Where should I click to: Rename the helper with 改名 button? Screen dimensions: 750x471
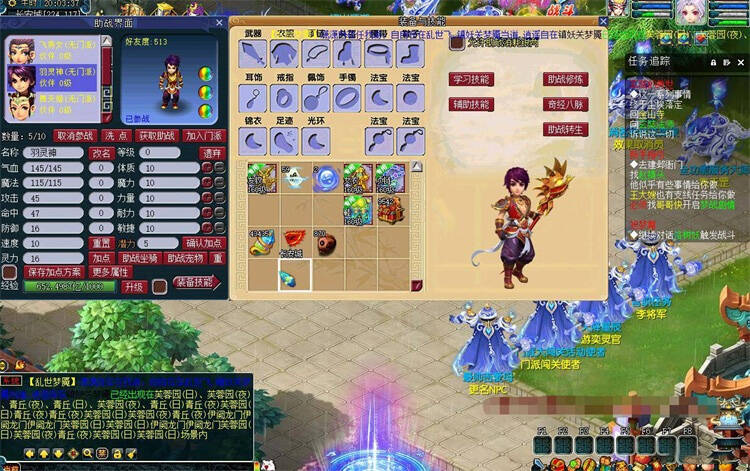(x=101, y=153)
